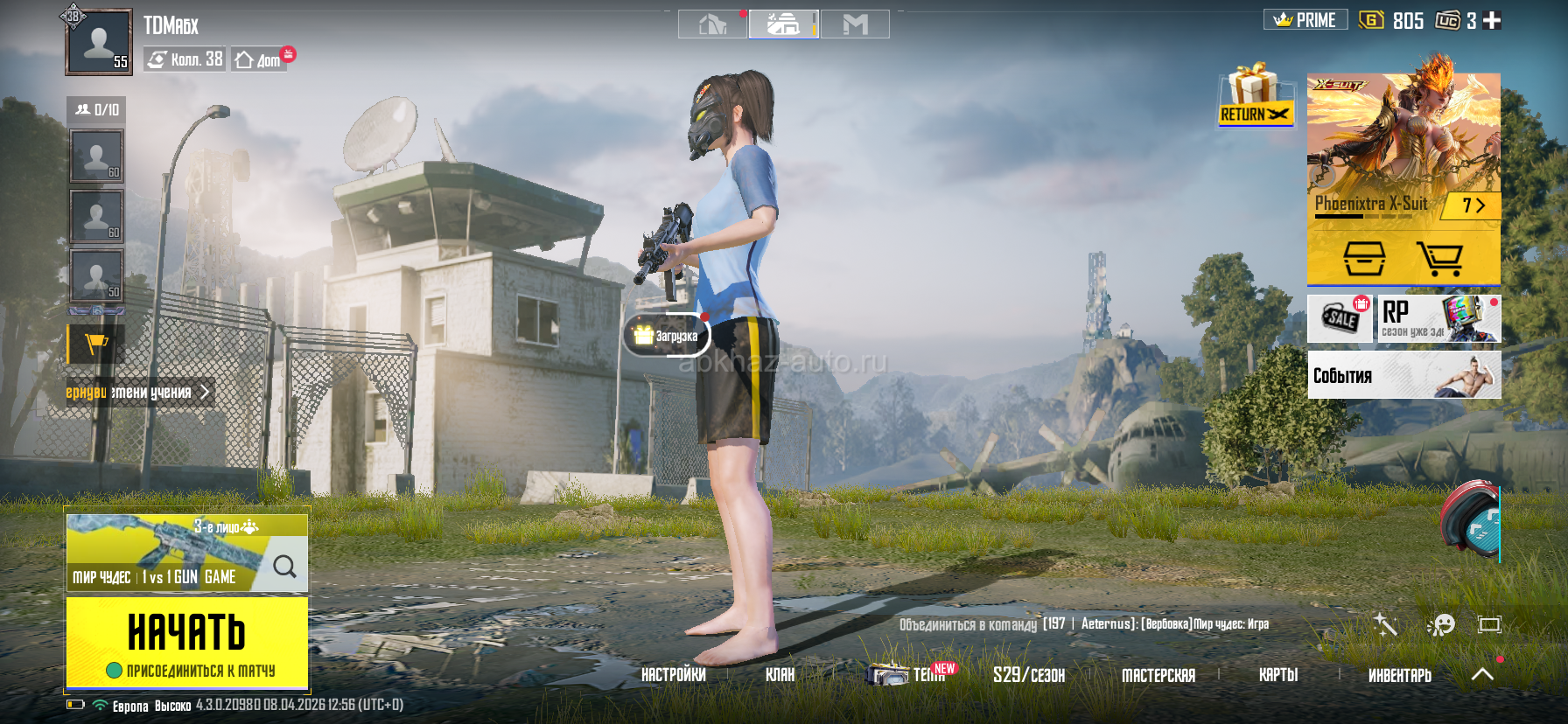This screenshot has width=1568, height=724.
Task: Open the SALE offers icon
Action: pos(1340,318)
